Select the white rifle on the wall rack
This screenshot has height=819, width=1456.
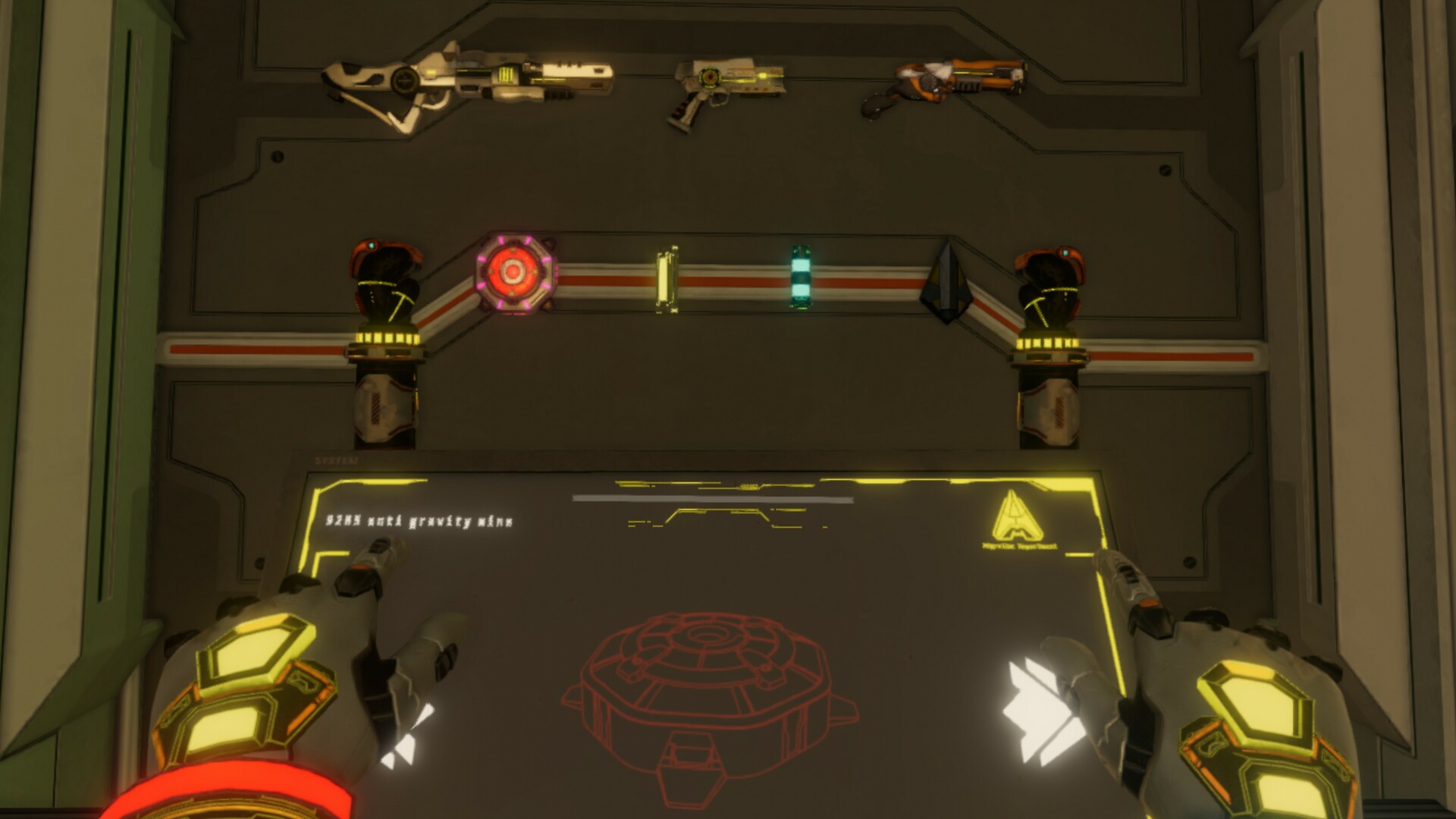tap(470, 80)
